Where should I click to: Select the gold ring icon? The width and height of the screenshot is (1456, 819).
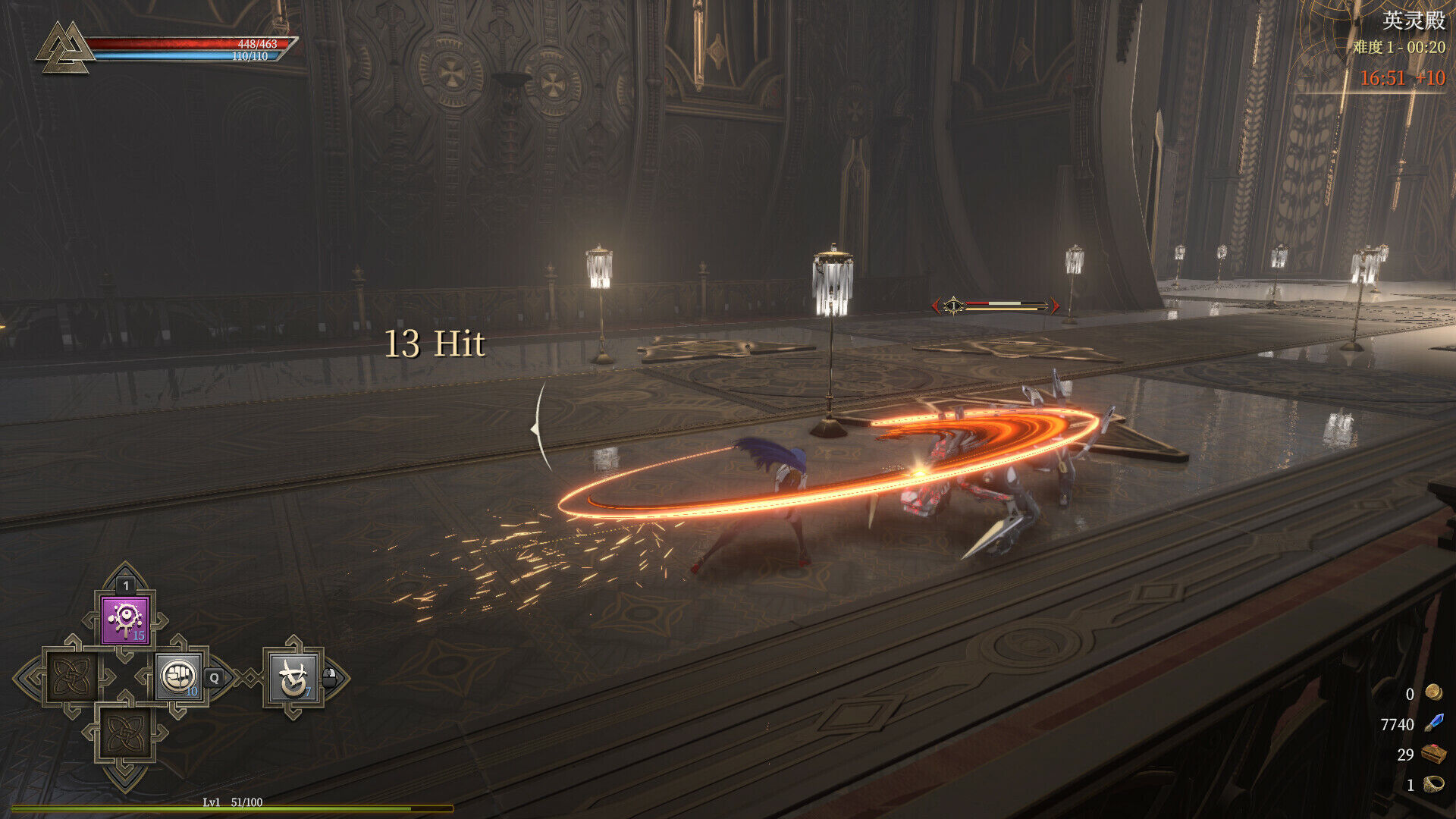point(1433,784)
